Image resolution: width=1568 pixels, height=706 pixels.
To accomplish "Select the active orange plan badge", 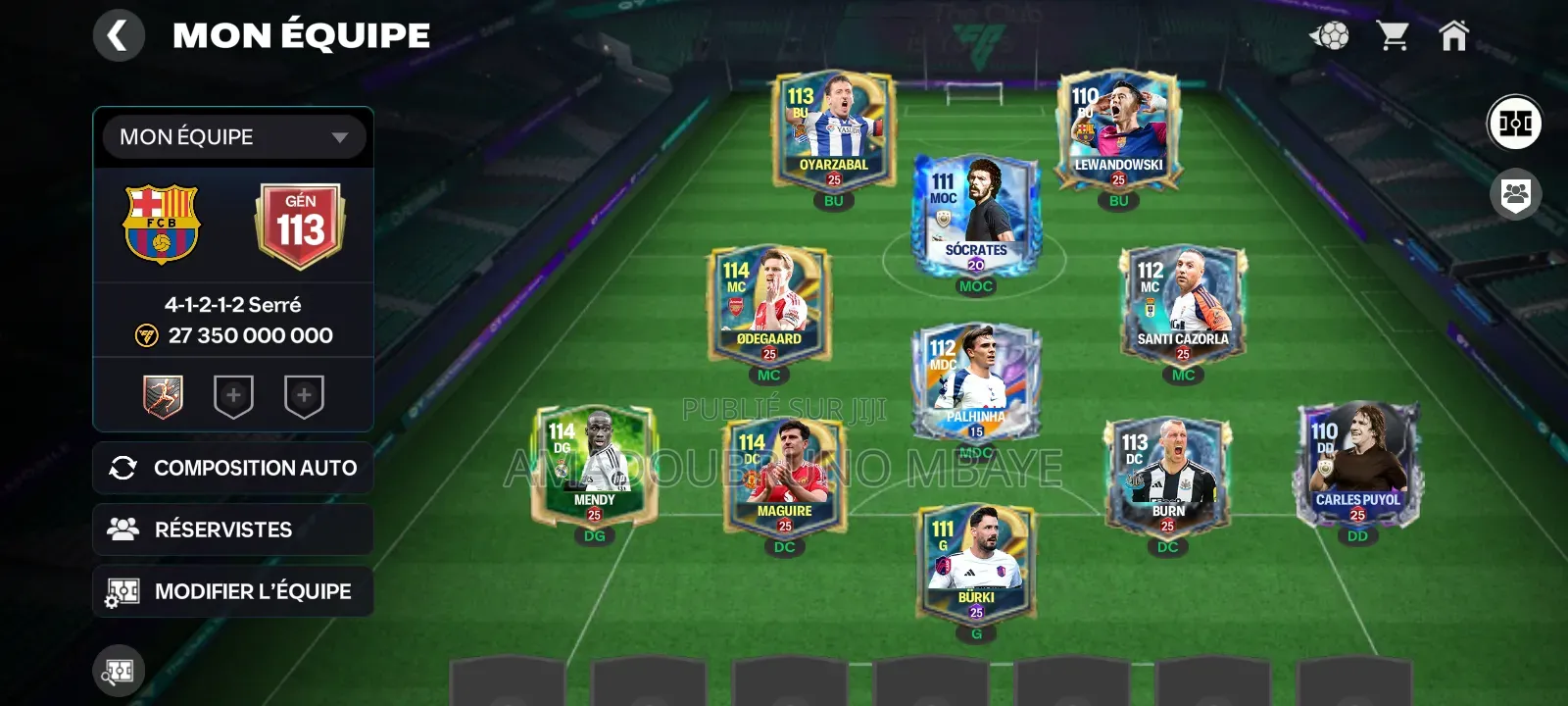I will pos(165,395).
